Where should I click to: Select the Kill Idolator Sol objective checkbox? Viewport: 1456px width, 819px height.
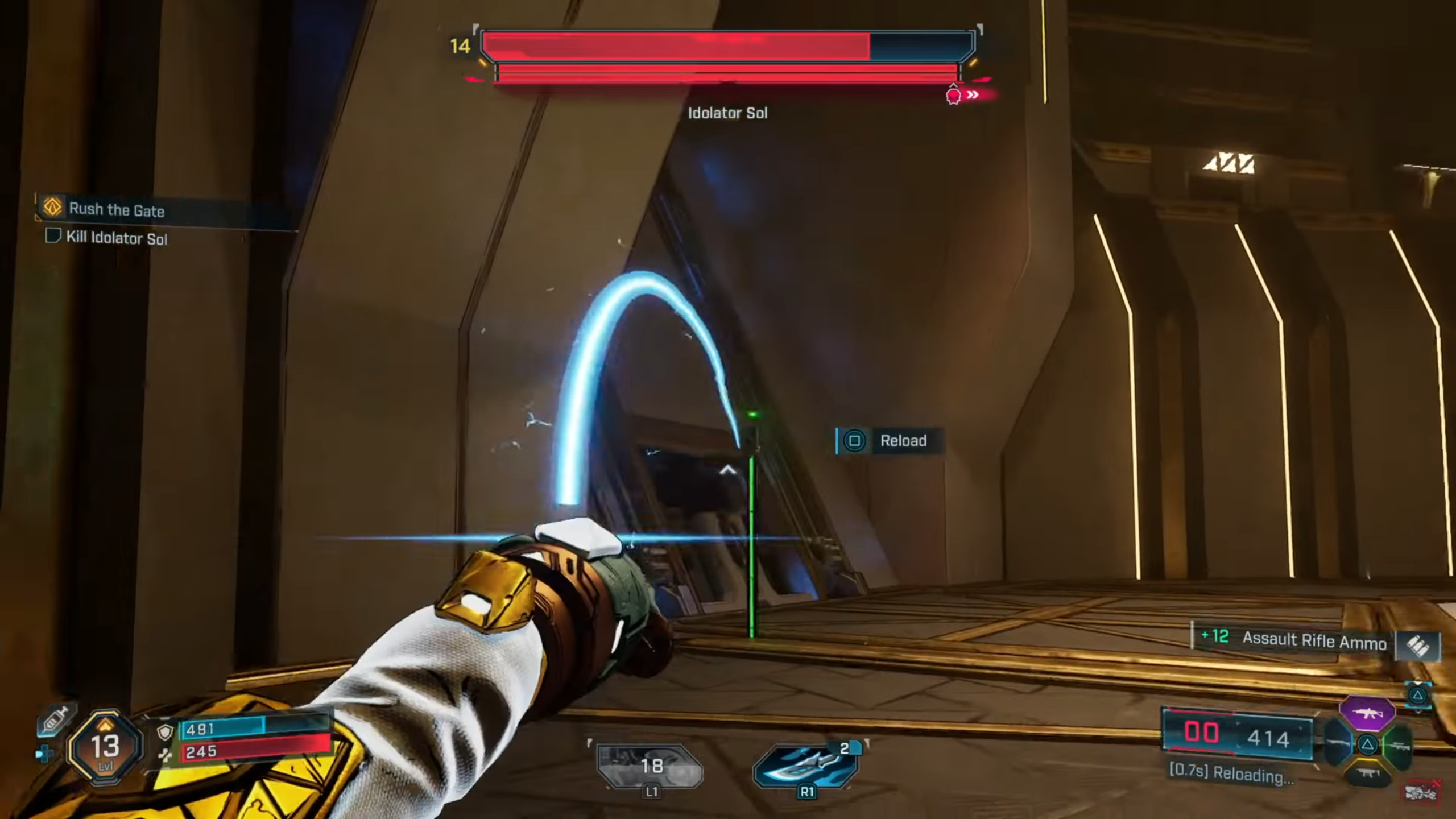pos(53,235)
